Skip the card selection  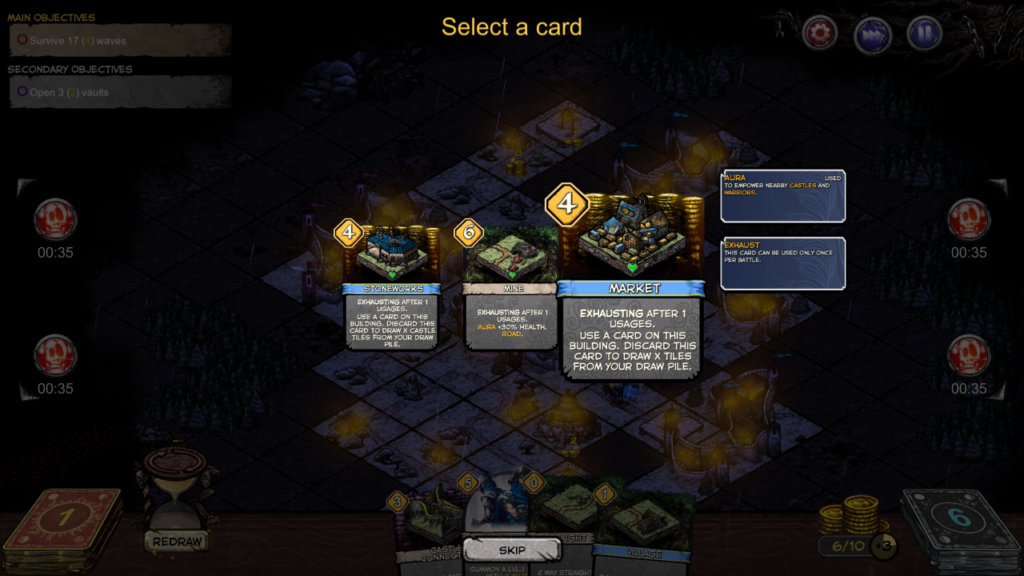pos(511,550)
